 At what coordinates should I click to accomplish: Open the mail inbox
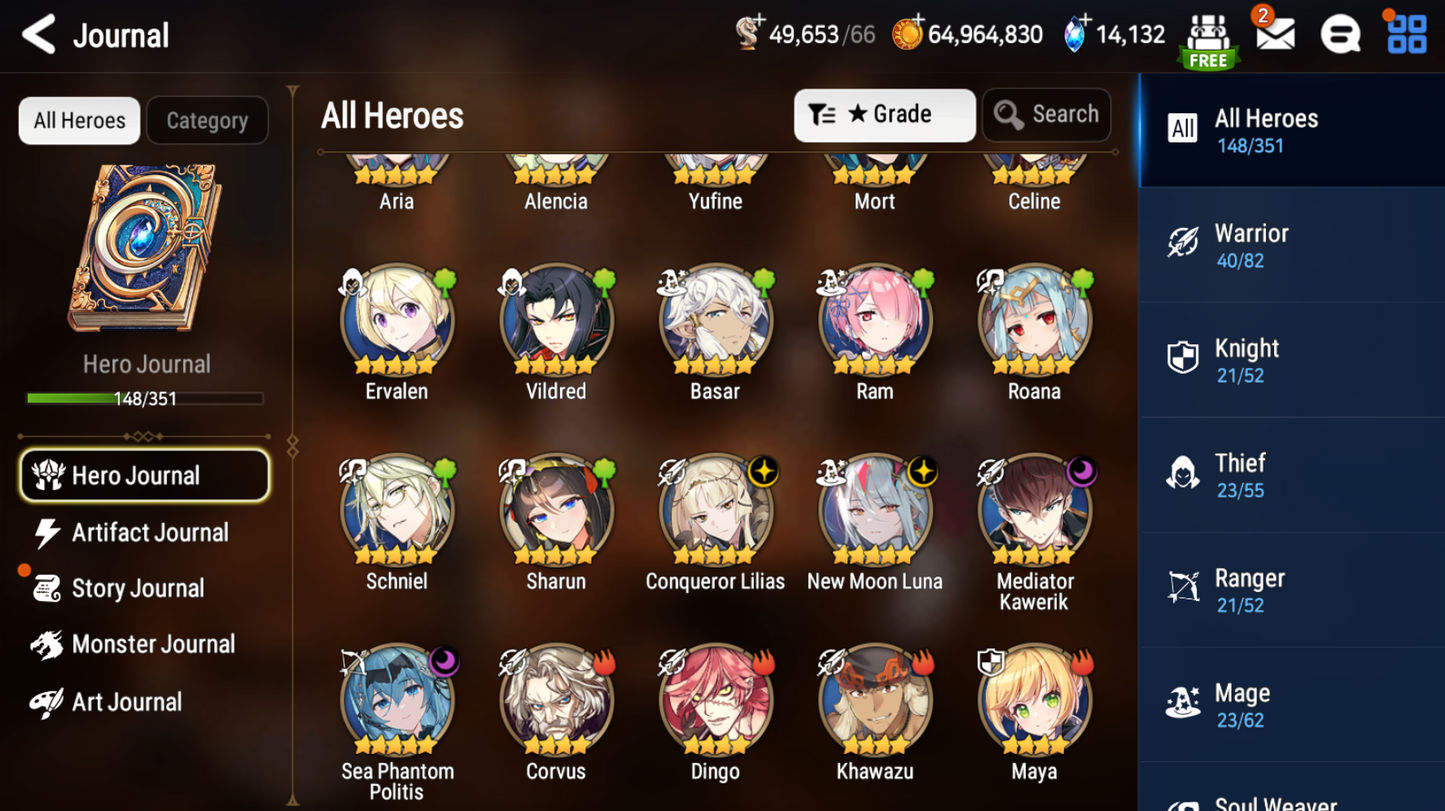pyautogui.click(x=1275, y=35)
